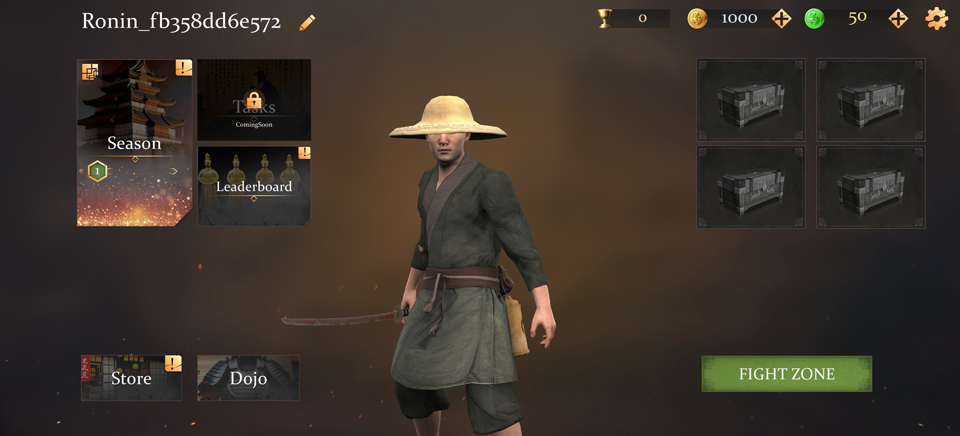Open settings via gear icon
This screenshot has width=960, height=436.
click(936, 18)
